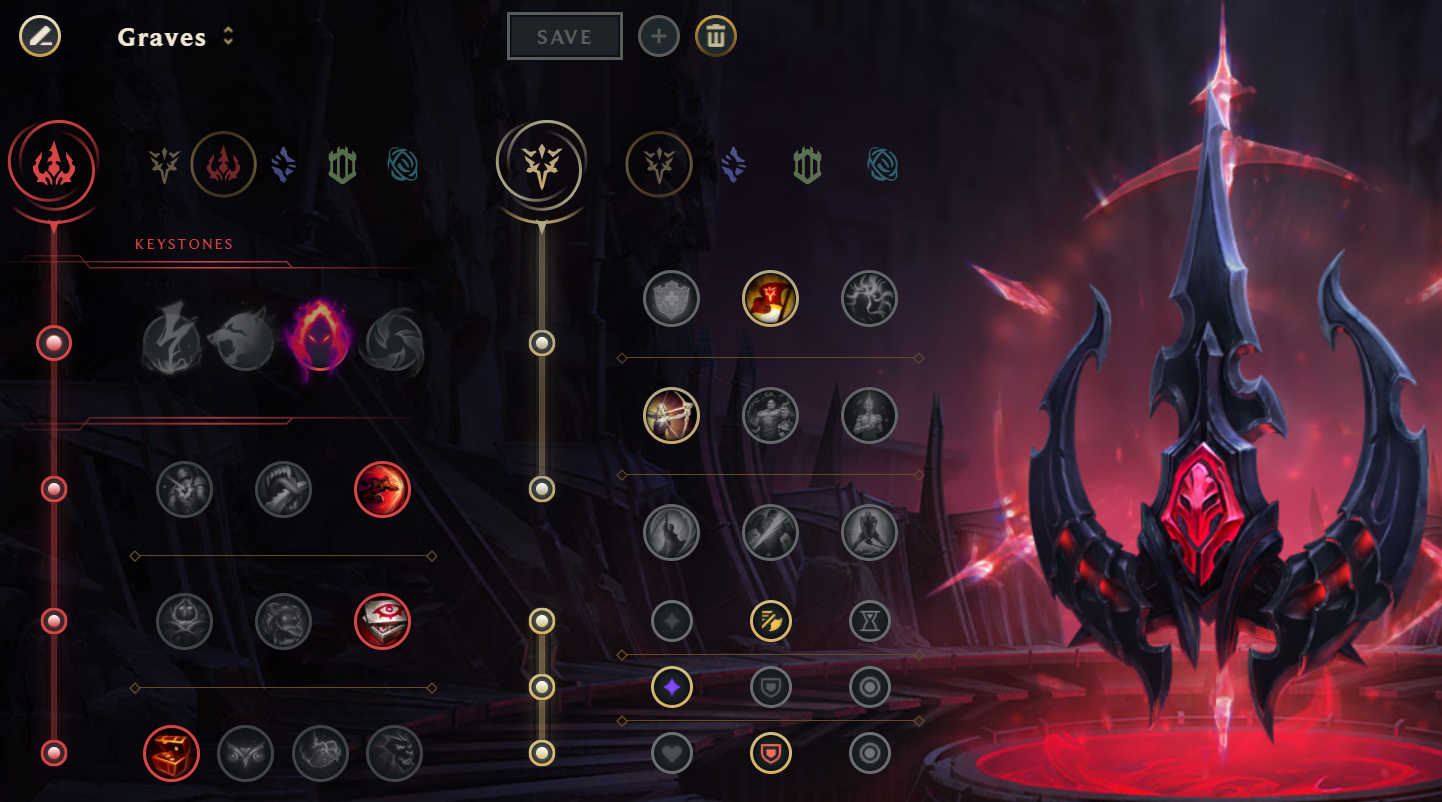
Task: Click the pencil edit name icon
Action: pos(40,37)
